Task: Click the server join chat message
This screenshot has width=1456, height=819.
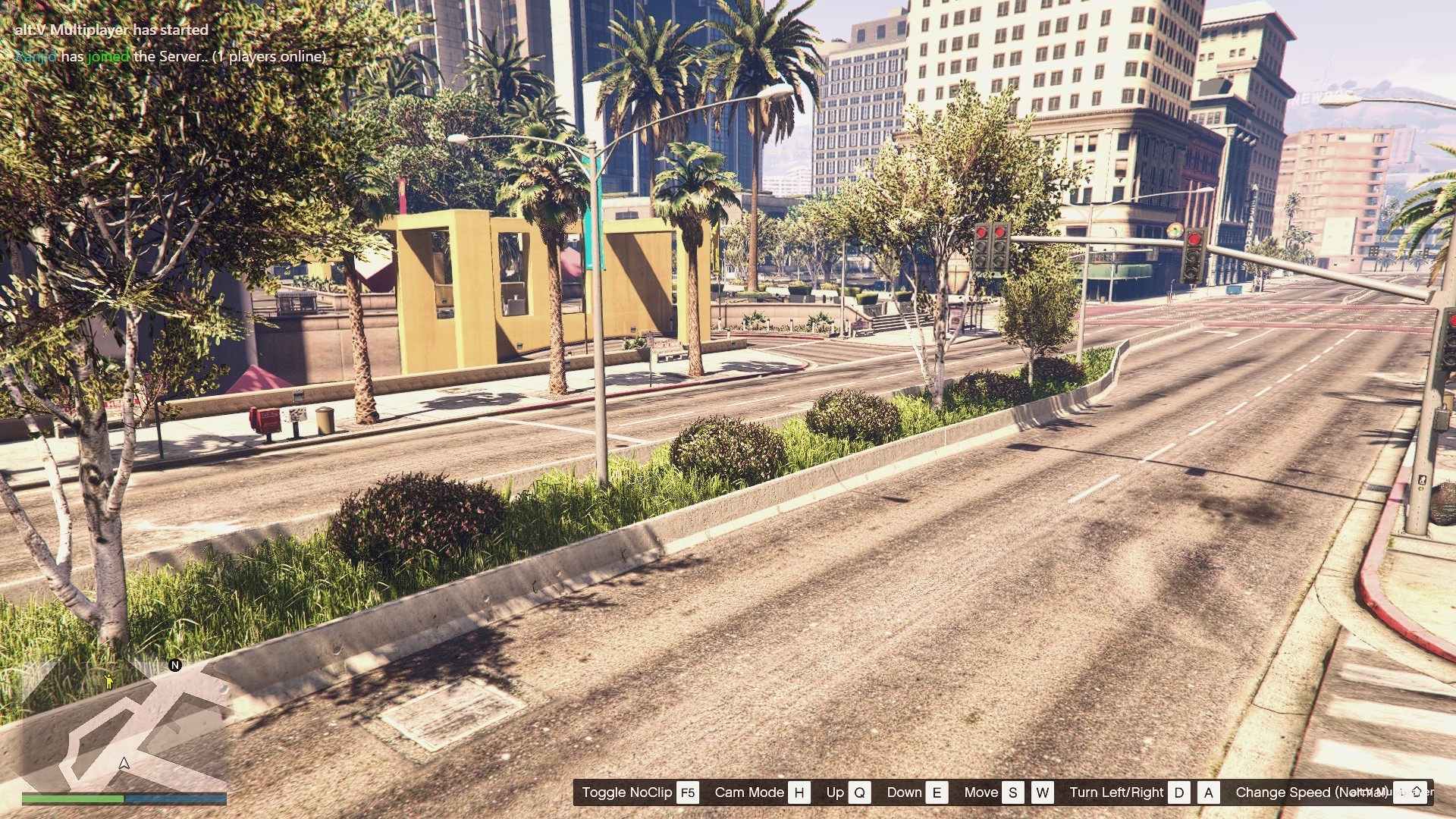Action: 171,56
